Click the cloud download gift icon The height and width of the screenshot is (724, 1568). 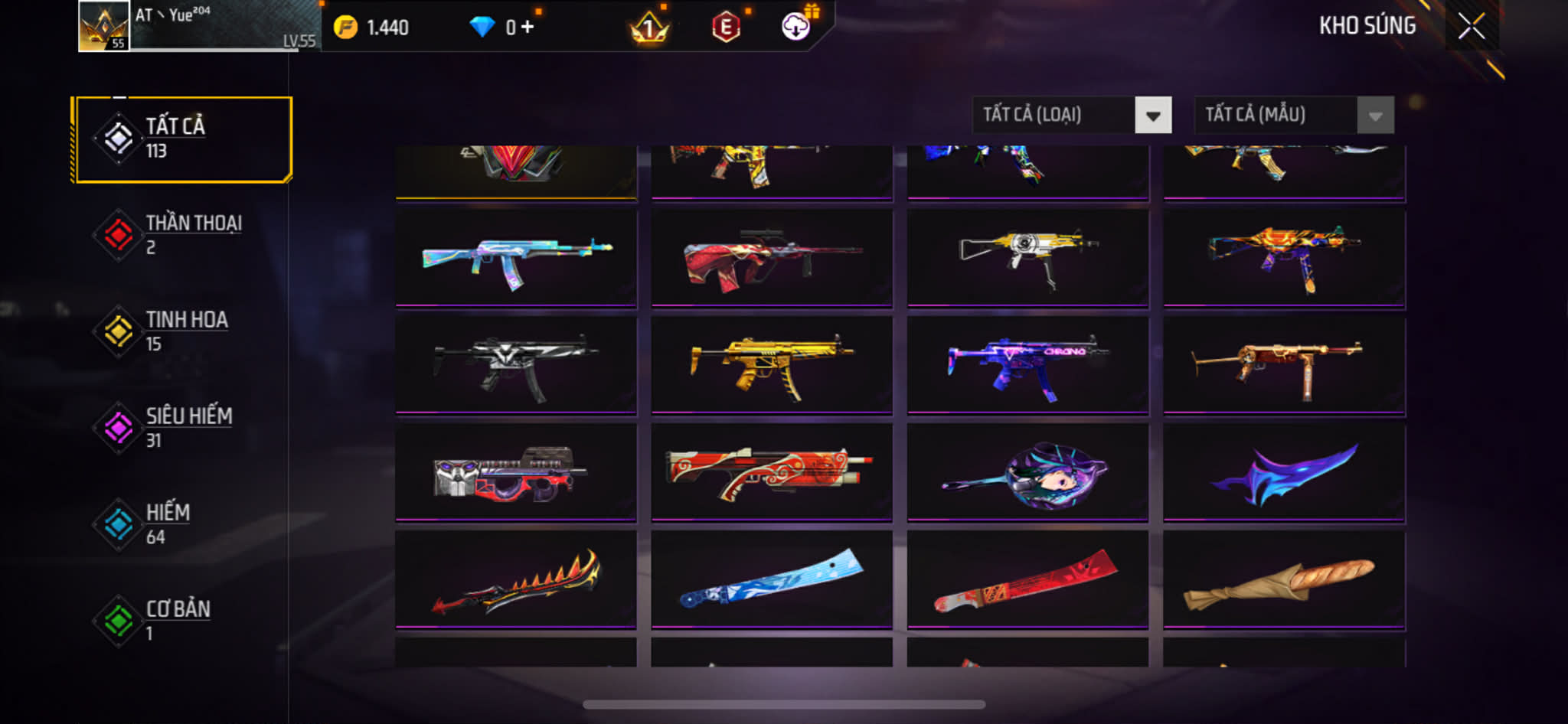click(x=796, y=28)
